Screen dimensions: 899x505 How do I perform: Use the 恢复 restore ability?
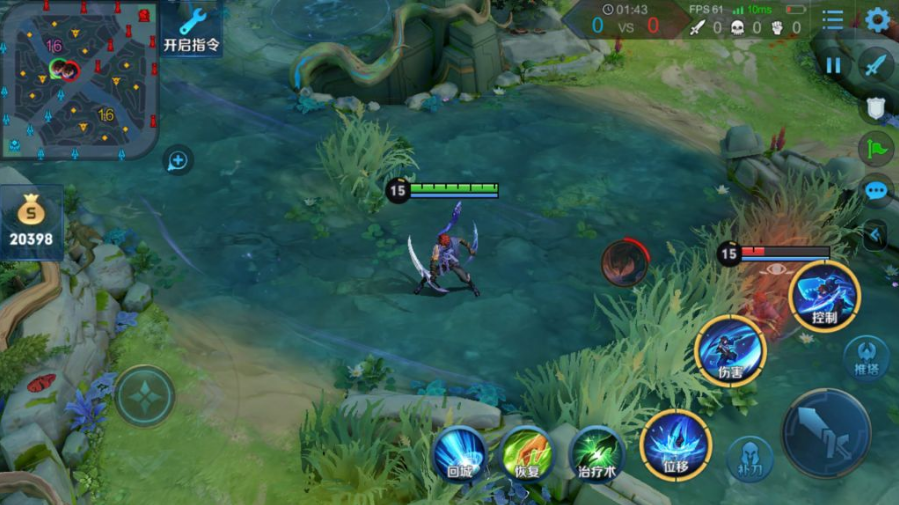[x=527, y=453]
